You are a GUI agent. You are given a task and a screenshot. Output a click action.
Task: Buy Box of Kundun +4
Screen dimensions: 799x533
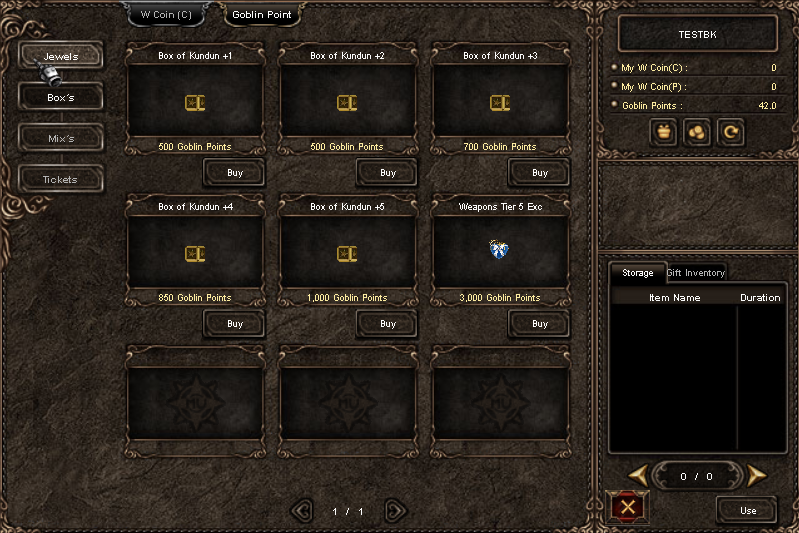[x=235, y=324]
